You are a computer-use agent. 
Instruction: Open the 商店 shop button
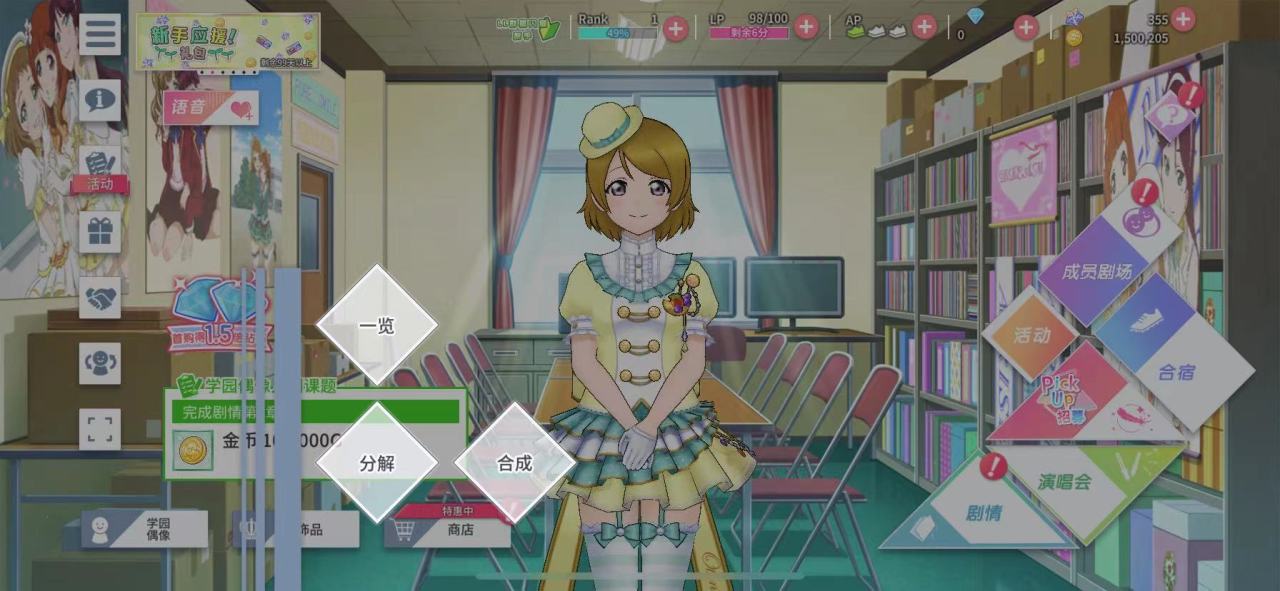447,529
